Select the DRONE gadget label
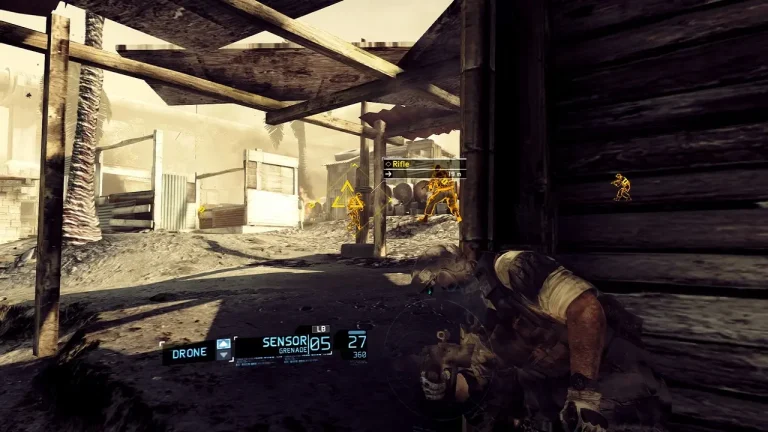768x432 pixels. coord(190,352)
